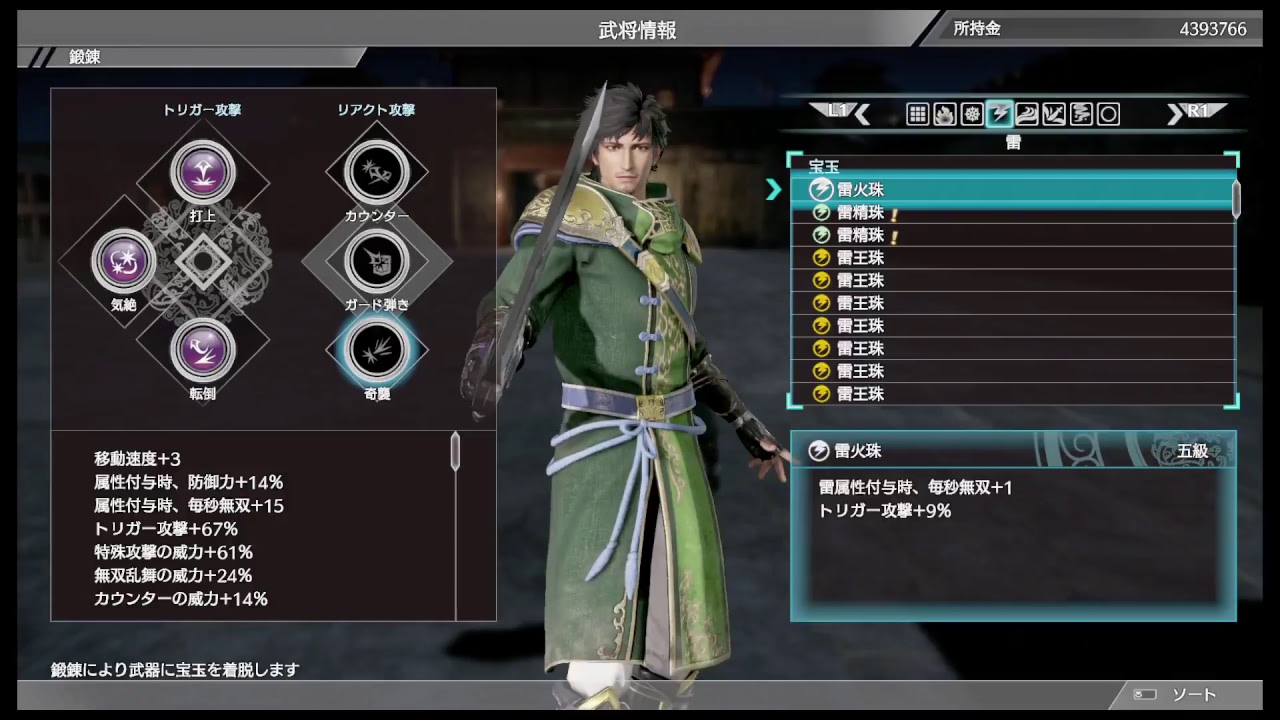The height and width of the screenshot is (720, 1280).
Task: Open the circle gem category tab
Action: coord(1108,114)
